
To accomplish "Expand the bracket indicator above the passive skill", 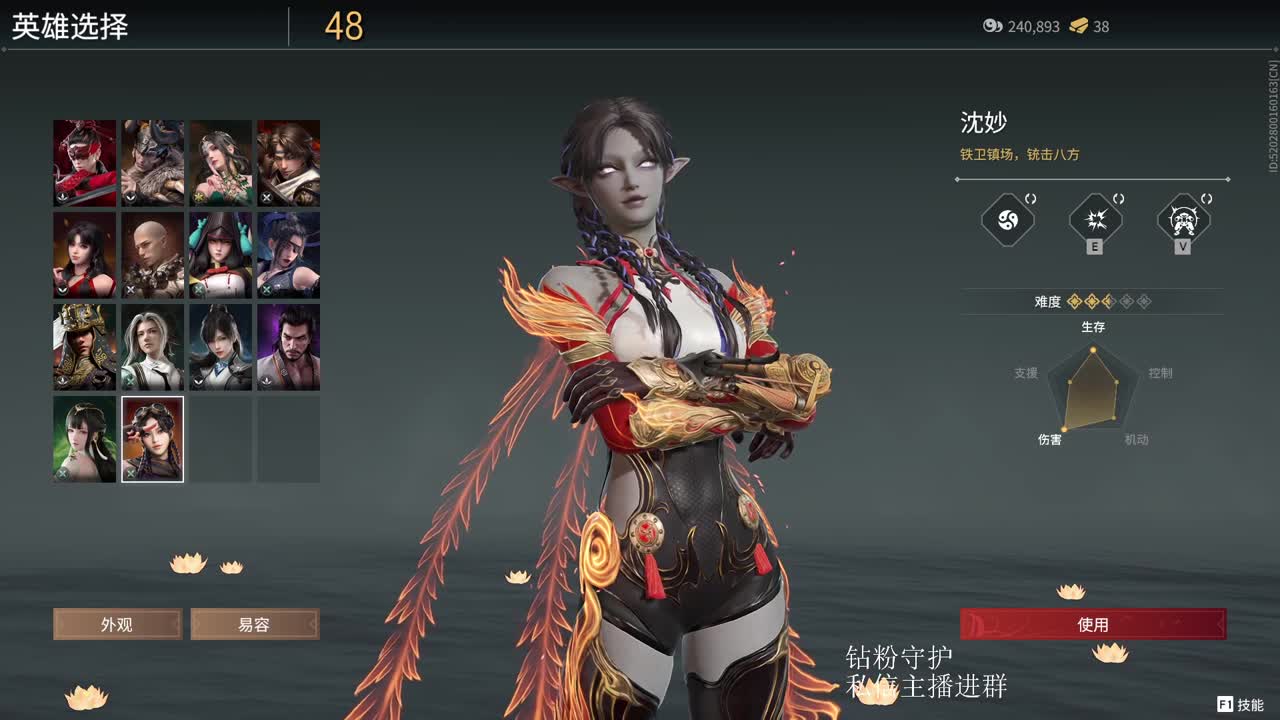I will click(1030, 198).
